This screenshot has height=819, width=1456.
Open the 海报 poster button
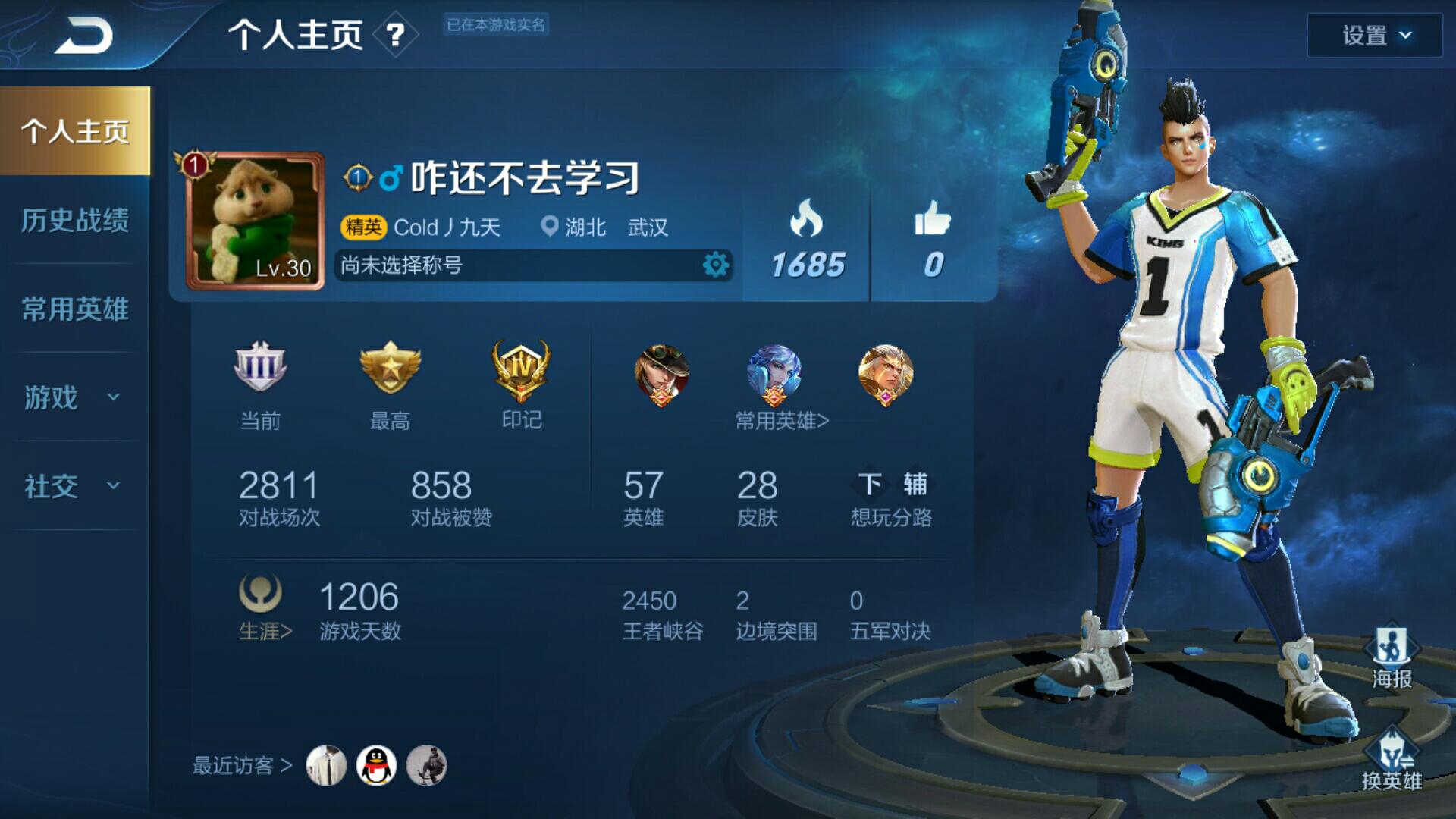click(1392, 657)
